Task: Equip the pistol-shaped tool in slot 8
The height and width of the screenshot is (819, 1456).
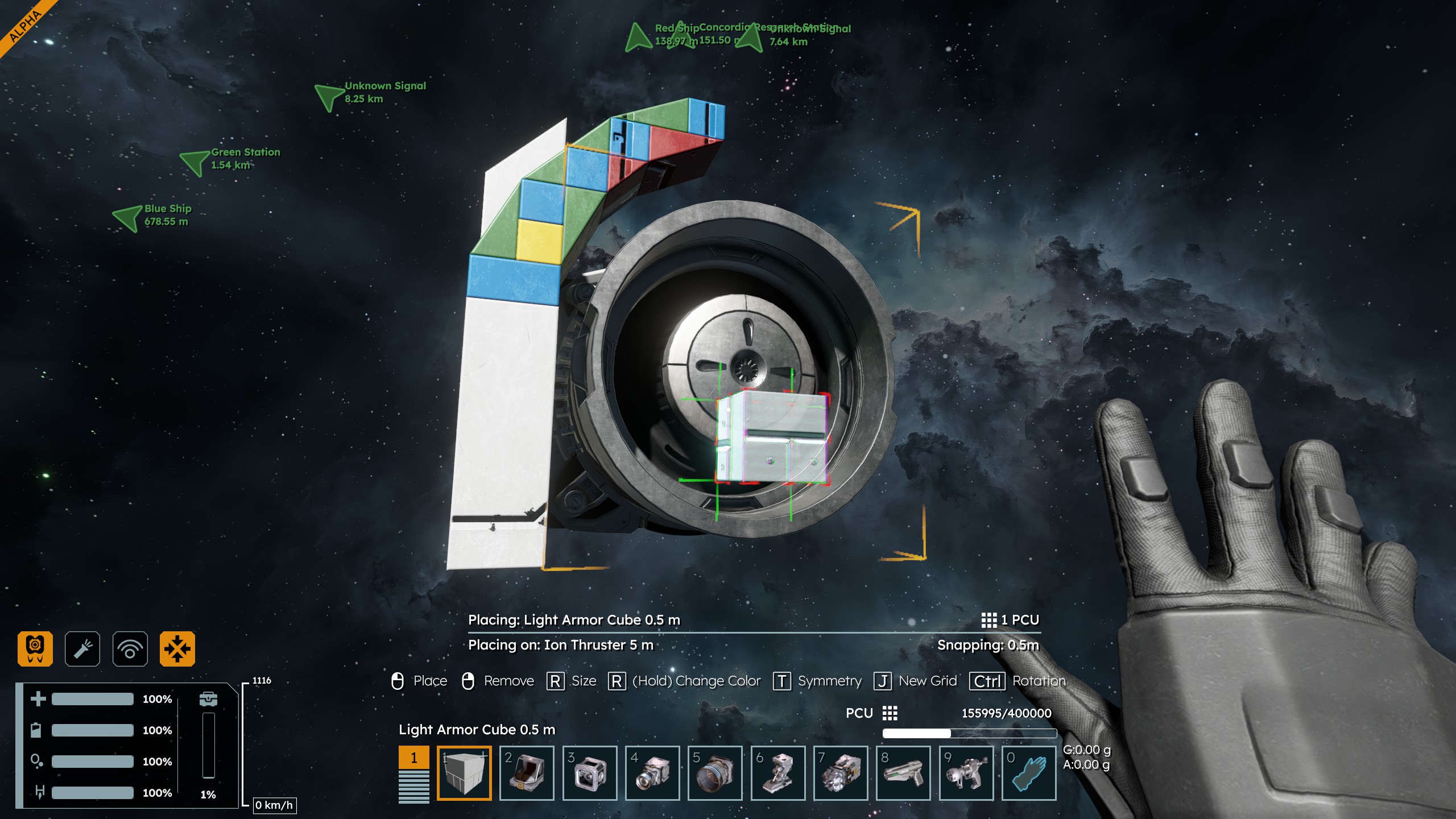Action: pos(903,773)
